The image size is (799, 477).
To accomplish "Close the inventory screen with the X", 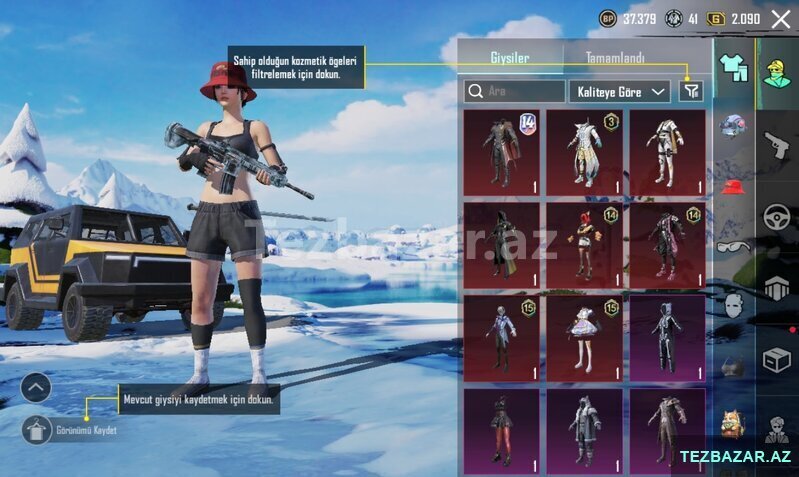I will [780, 19].
